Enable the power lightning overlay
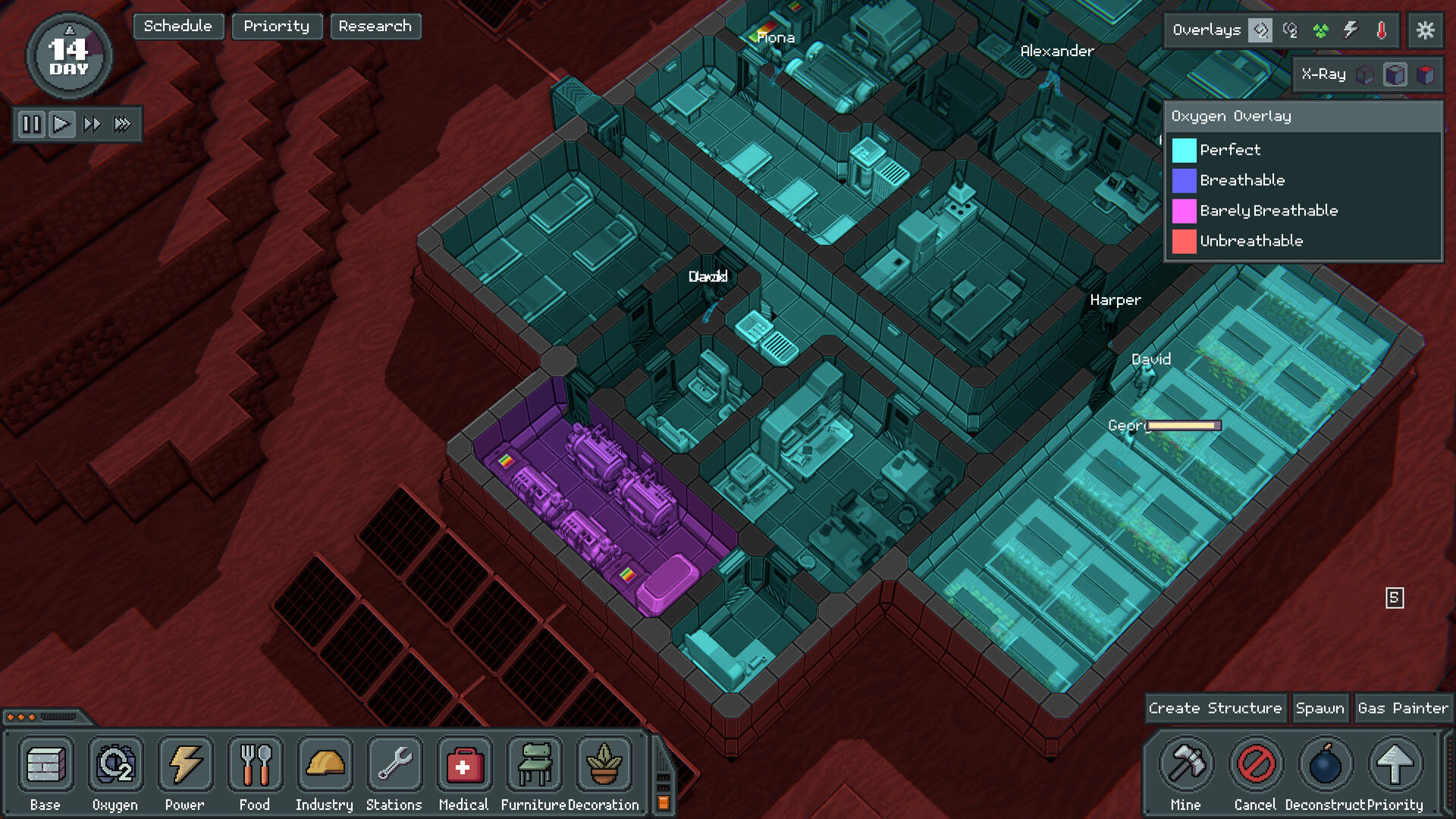Viewport: 1456px width, 819px height. pyautogui.click(x=1351, y=30)
